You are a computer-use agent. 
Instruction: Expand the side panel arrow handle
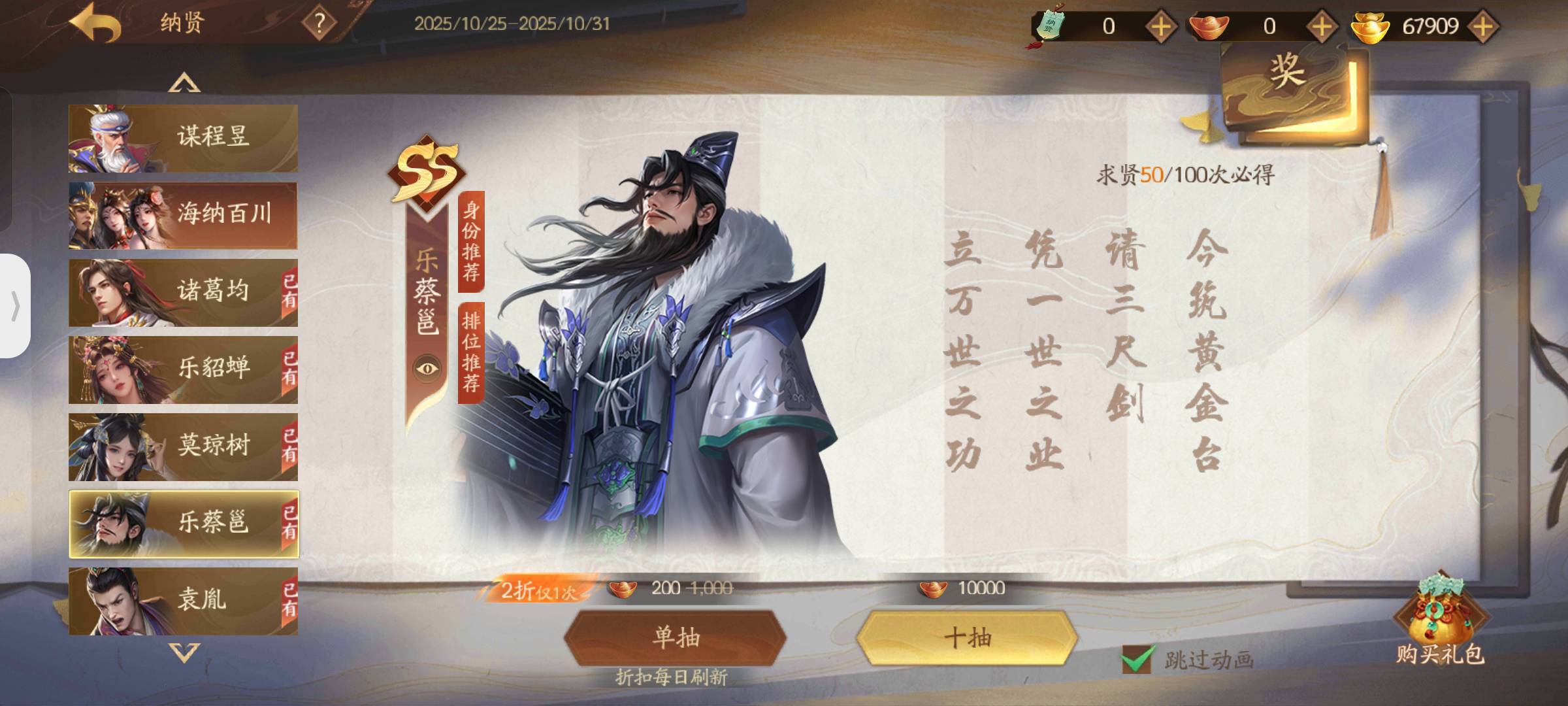[15, 306]
